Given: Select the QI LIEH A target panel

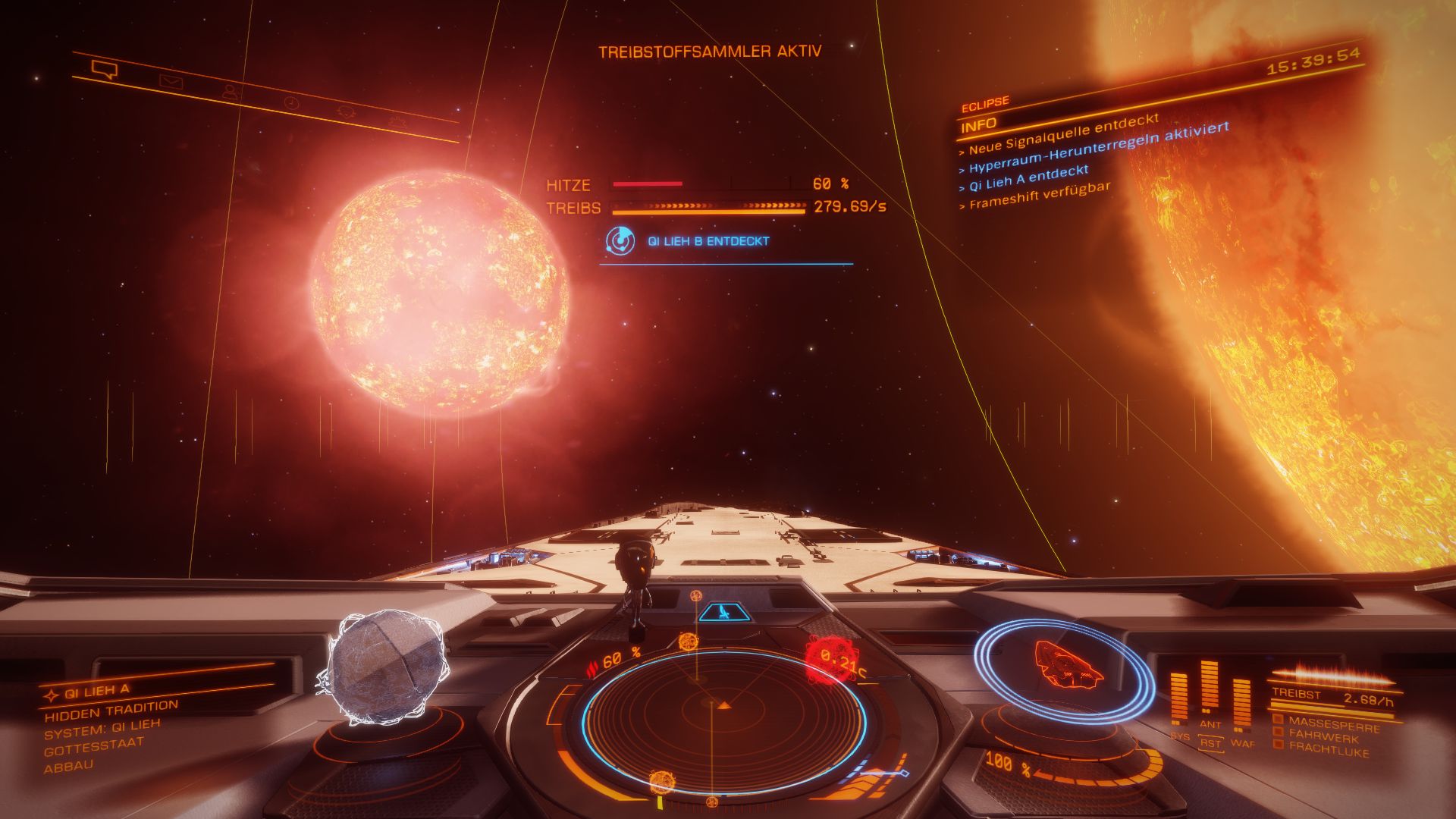Looking at the screenshot, I should point(97,690).
